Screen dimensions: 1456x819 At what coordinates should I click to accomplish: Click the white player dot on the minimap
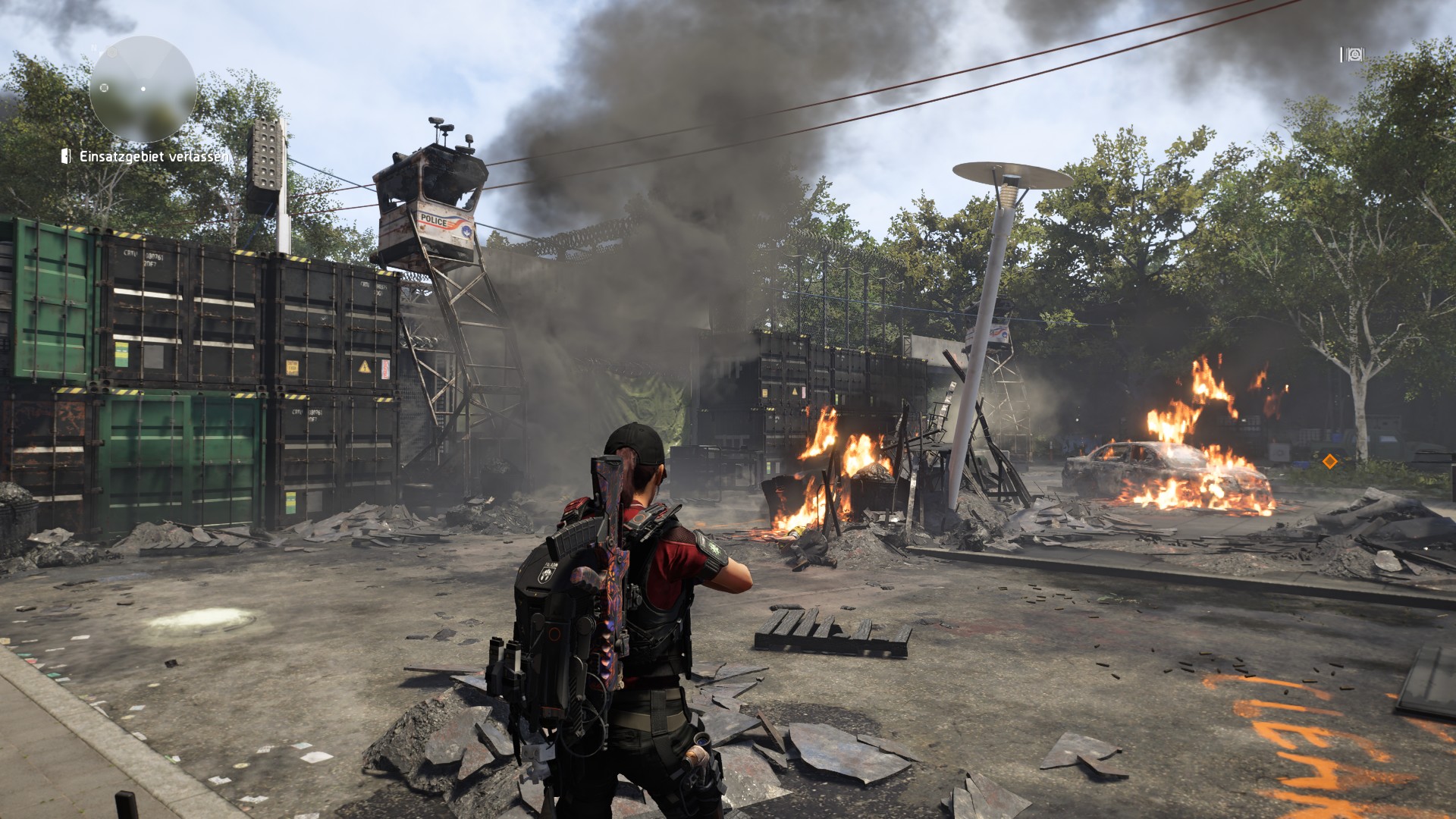(x=143, y=89)
